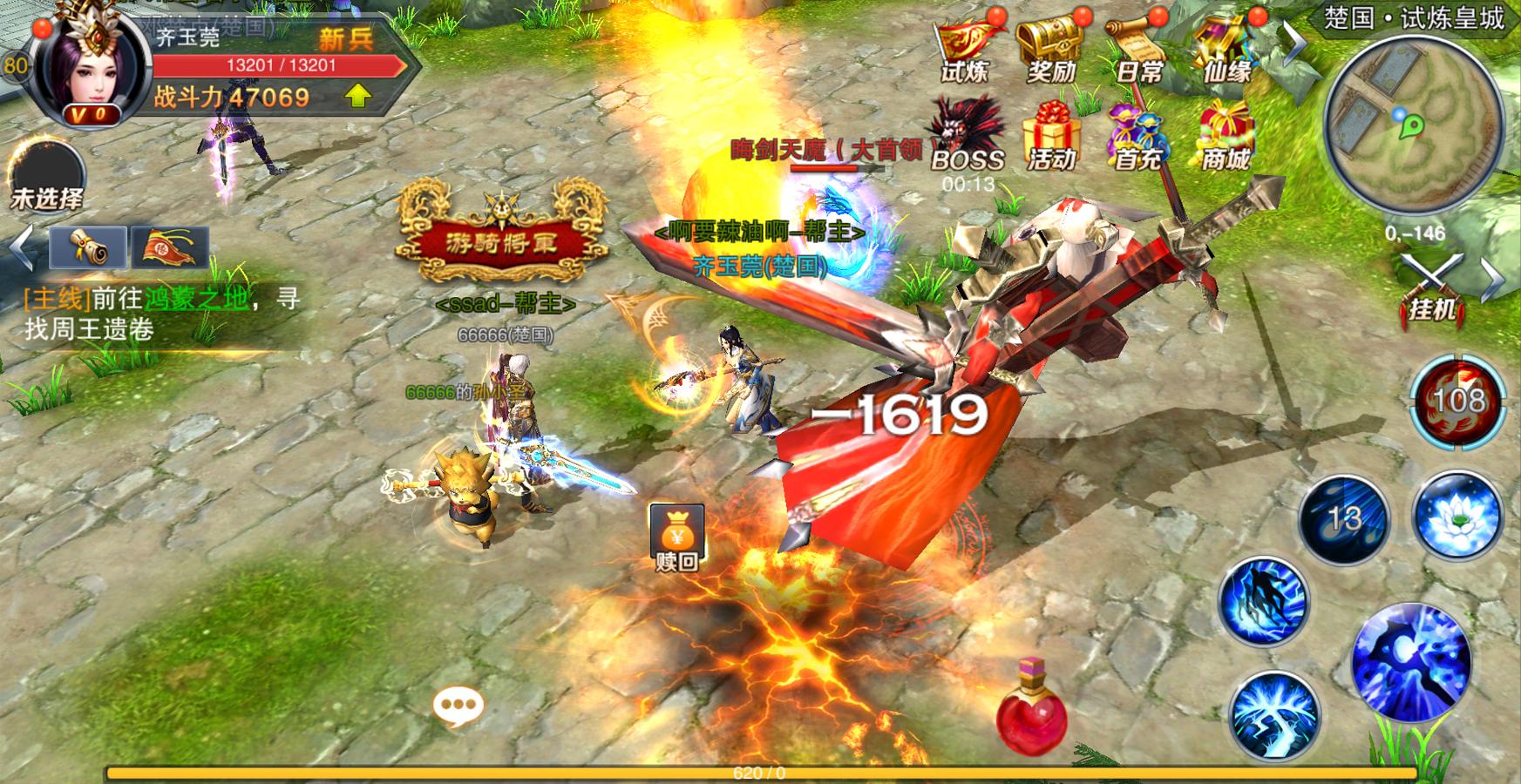Image resolution: width=1521 pixels, height=784 pixels.
Task: Toggle 挂机 auto-battle mode
Action: coord(1432,285)
